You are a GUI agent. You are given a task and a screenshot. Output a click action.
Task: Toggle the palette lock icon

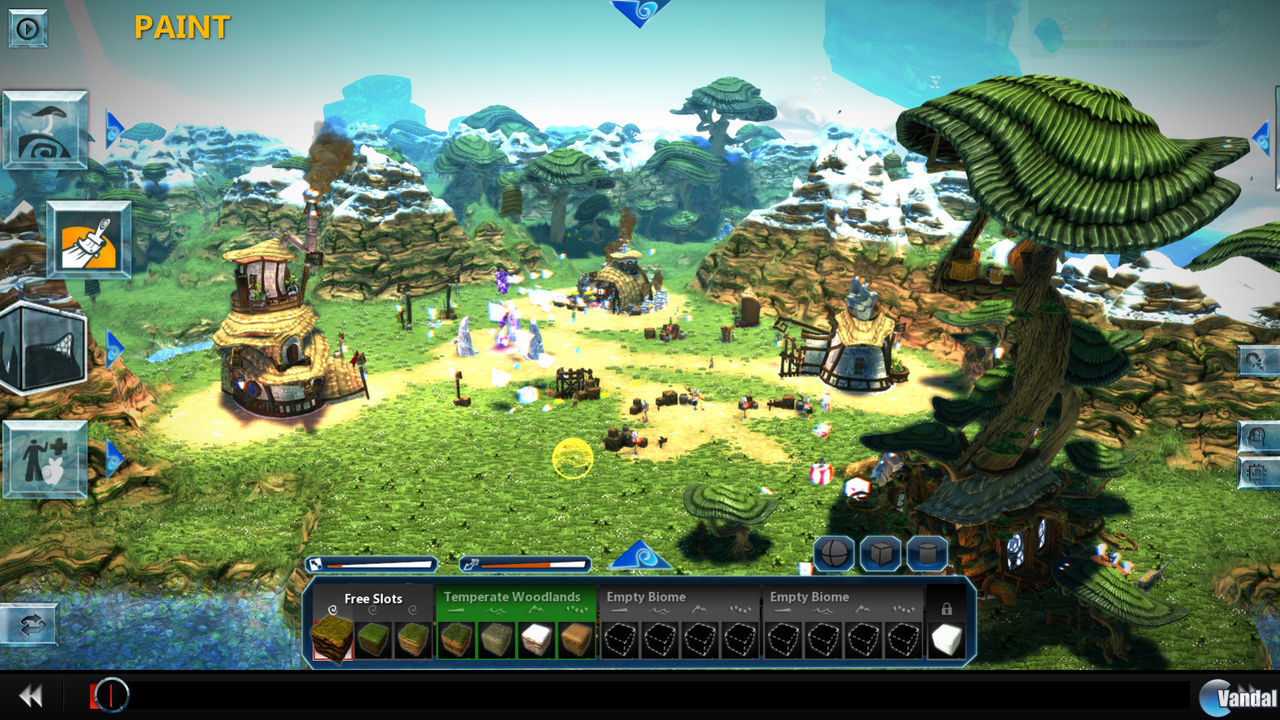point(948,608)
